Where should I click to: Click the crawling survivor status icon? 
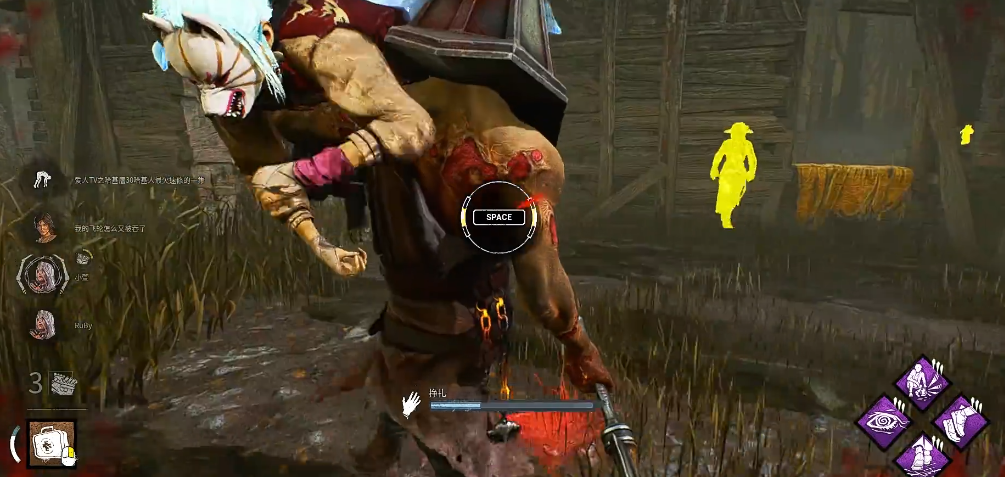pyautogui.click(x=43, y=179)
